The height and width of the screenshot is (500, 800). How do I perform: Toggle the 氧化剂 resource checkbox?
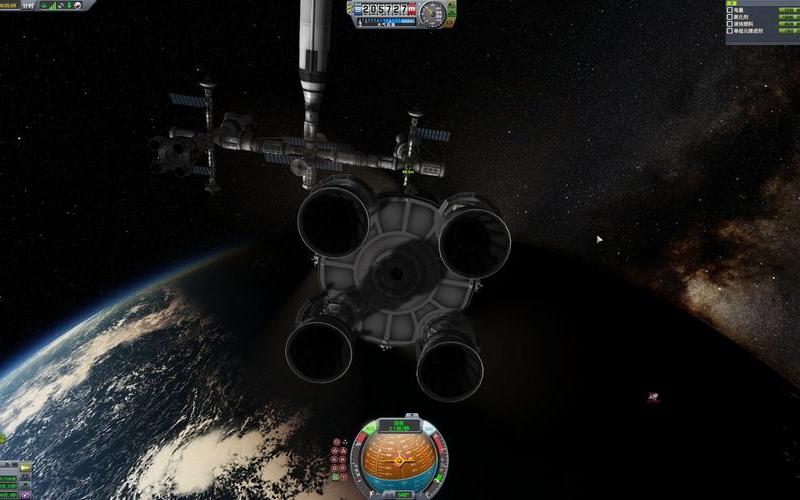pos(730,17)
